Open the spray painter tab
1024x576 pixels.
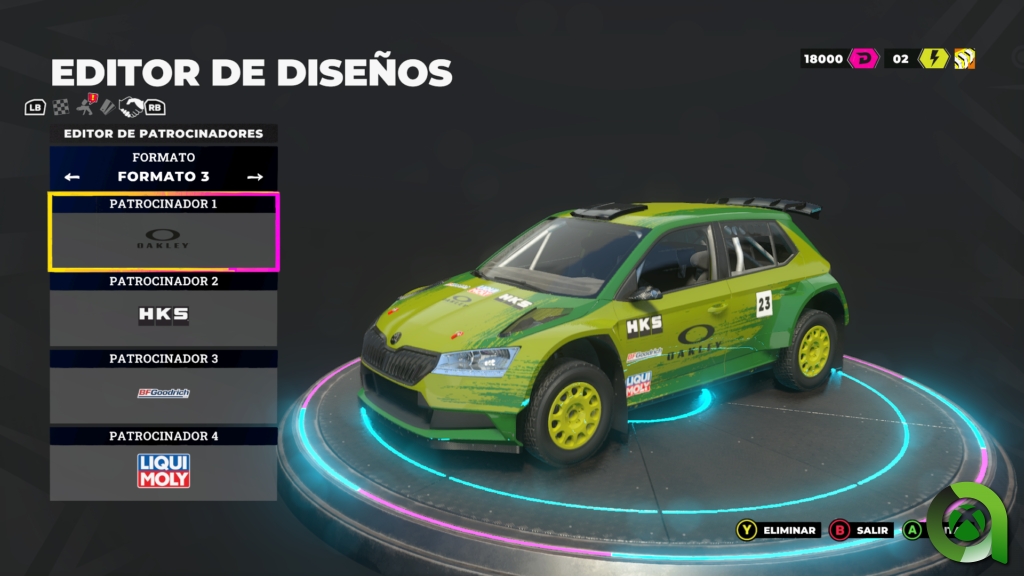coord(84,105)
